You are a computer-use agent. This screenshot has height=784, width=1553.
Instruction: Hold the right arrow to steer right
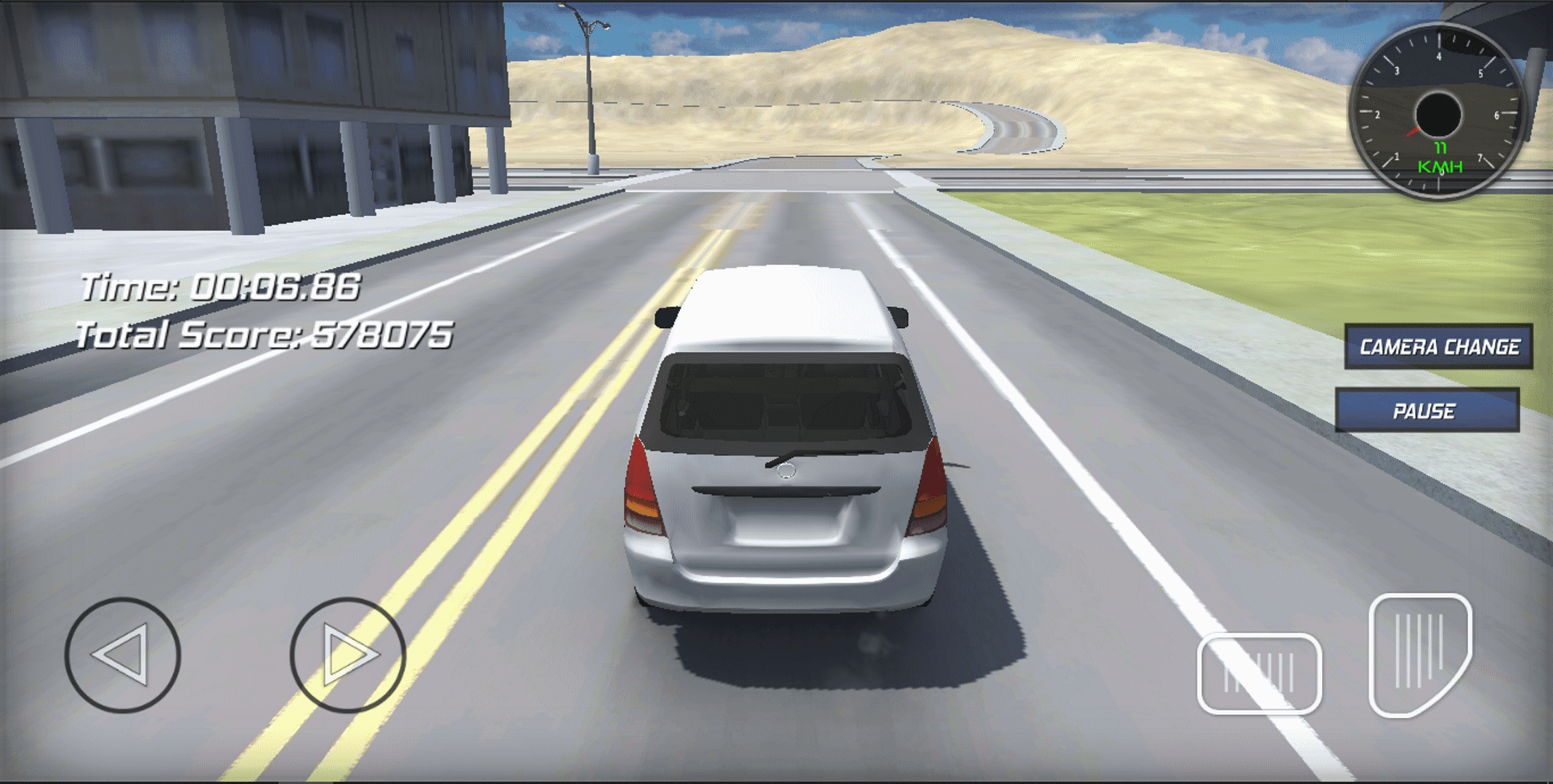coord(346,654)
